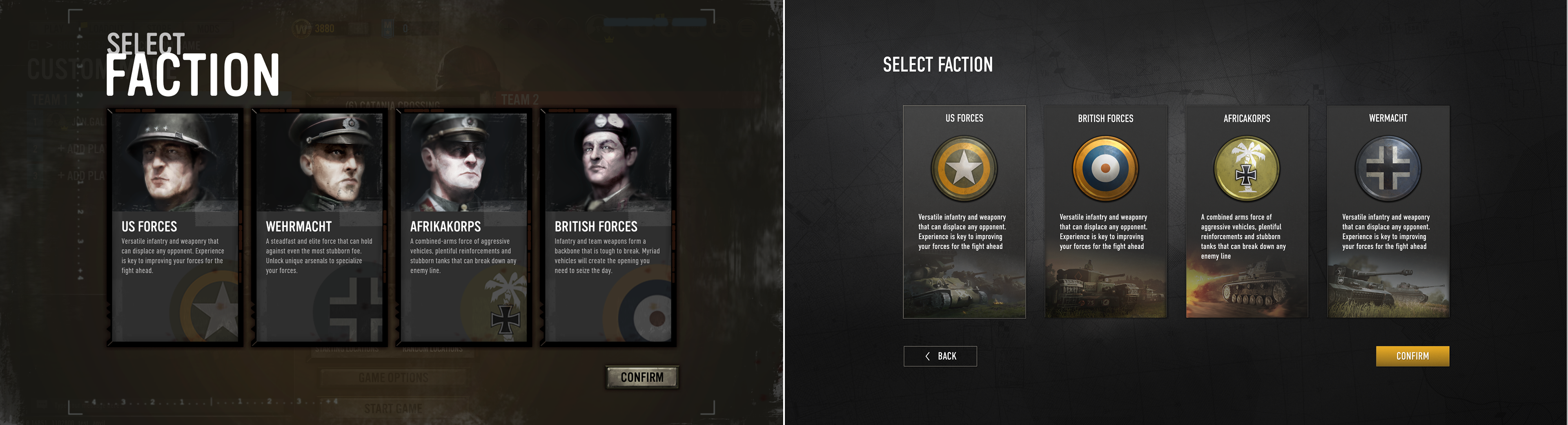Select British Forces card with roundel emblem

pos(1105,212)
